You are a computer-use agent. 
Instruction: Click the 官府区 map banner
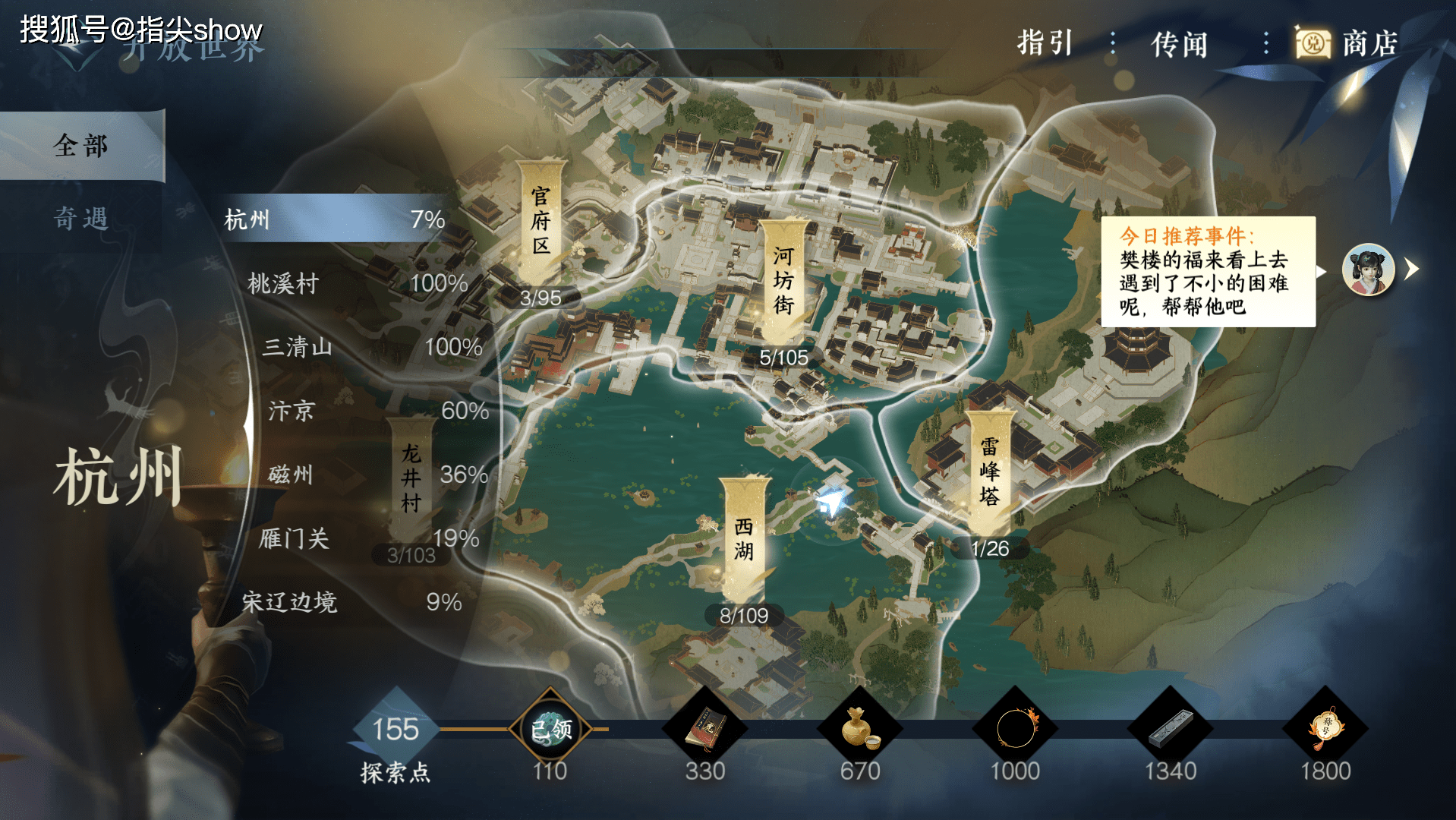point(540,221)
